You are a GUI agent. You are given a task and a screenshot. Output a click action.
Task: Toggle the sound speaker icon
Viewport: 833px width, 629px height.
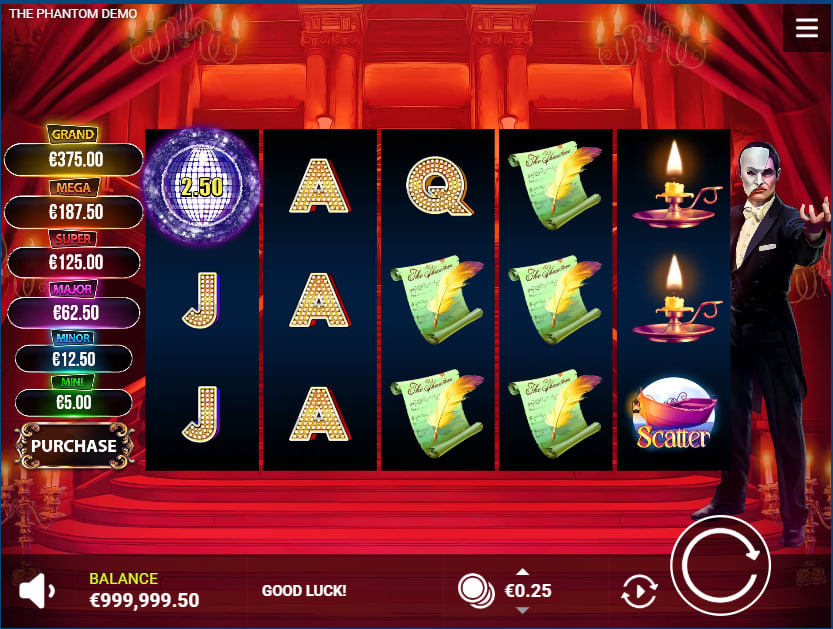(37, 591)
